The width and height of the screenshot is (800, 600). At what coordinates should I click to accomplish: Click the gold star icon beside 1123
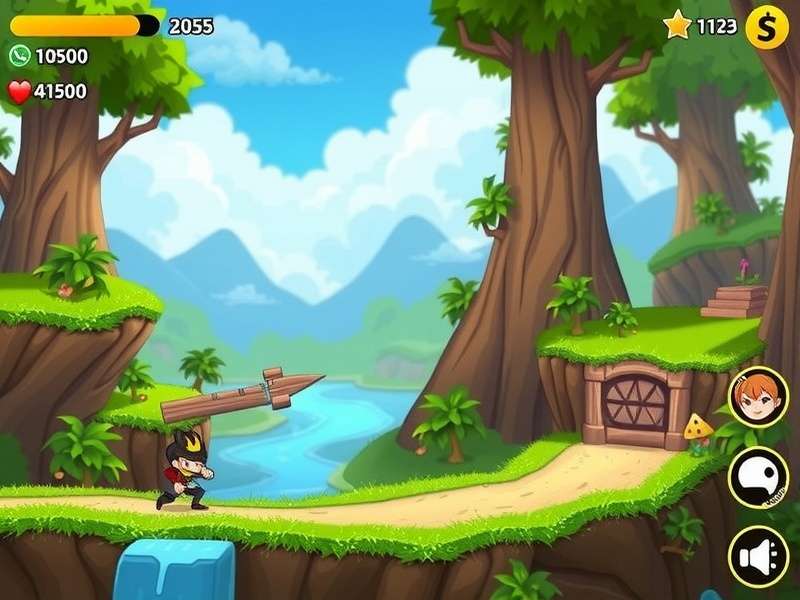pyautogui.click(x=677, y=25)
